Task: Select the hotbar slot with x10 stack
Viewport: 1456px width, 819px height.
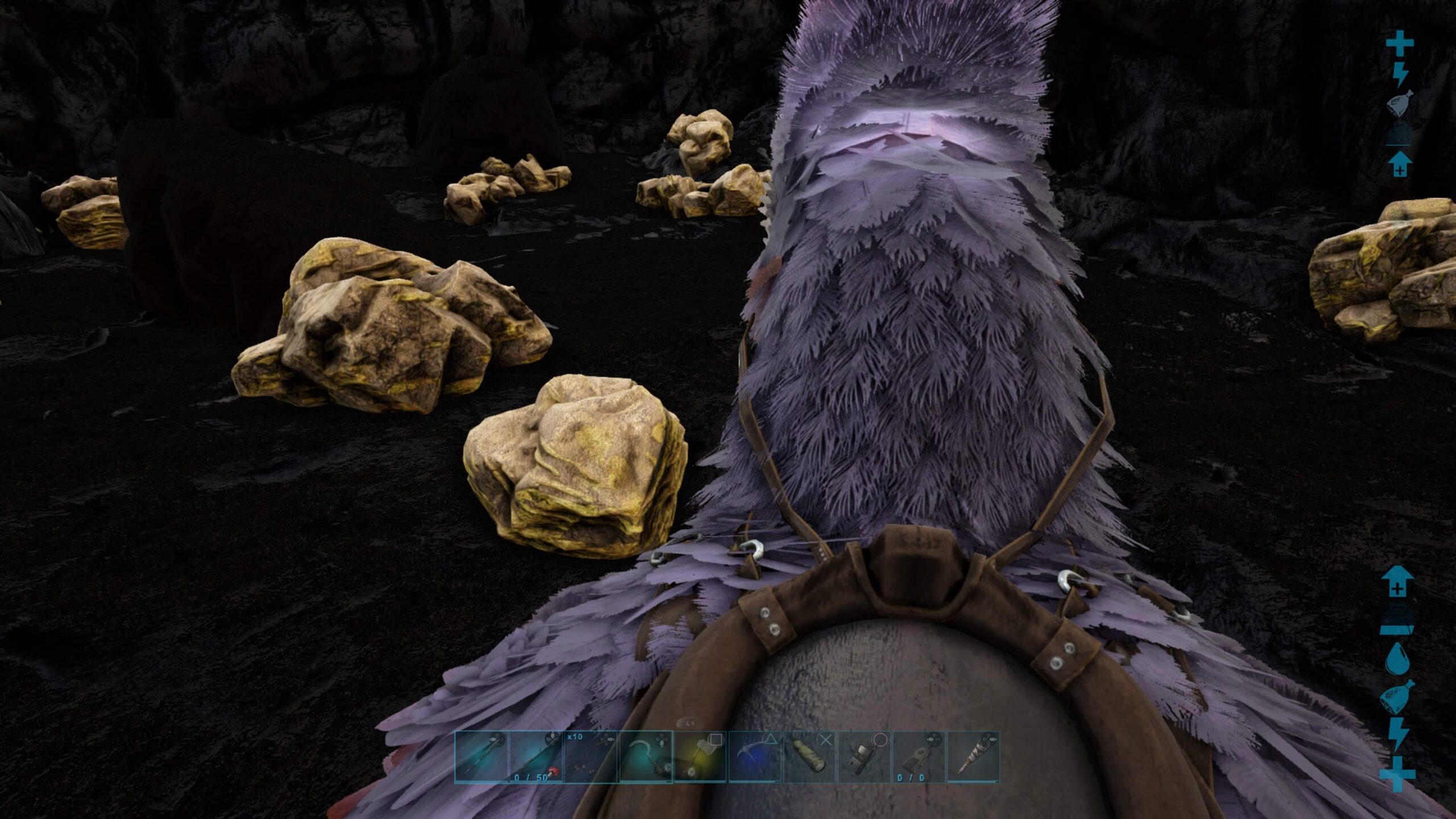Action: [x=590, y=757]
